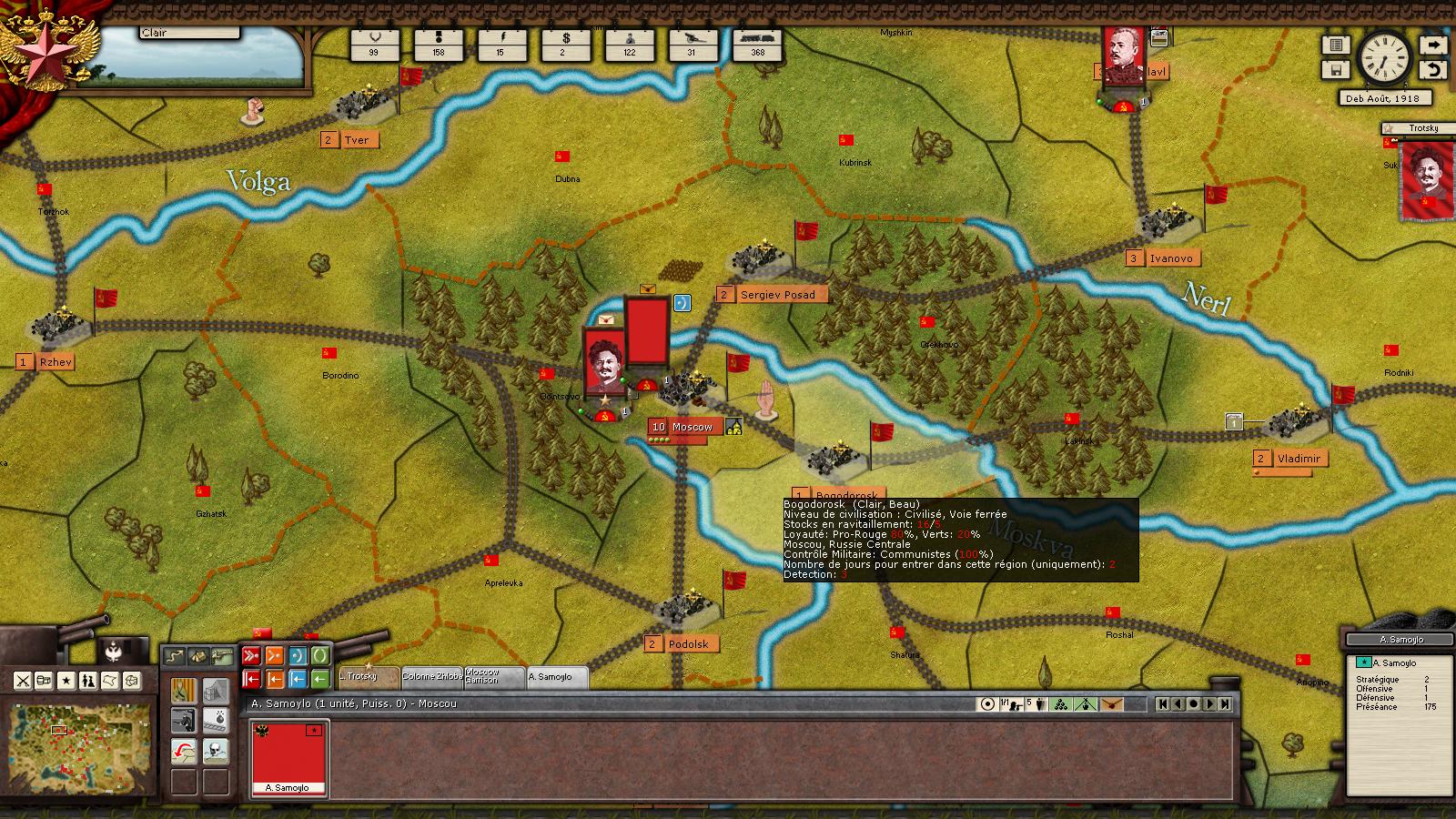Open the Colonne Zhloba stack tab
Viewport: 1456px width, 819px height.
(x=432, y=677)
